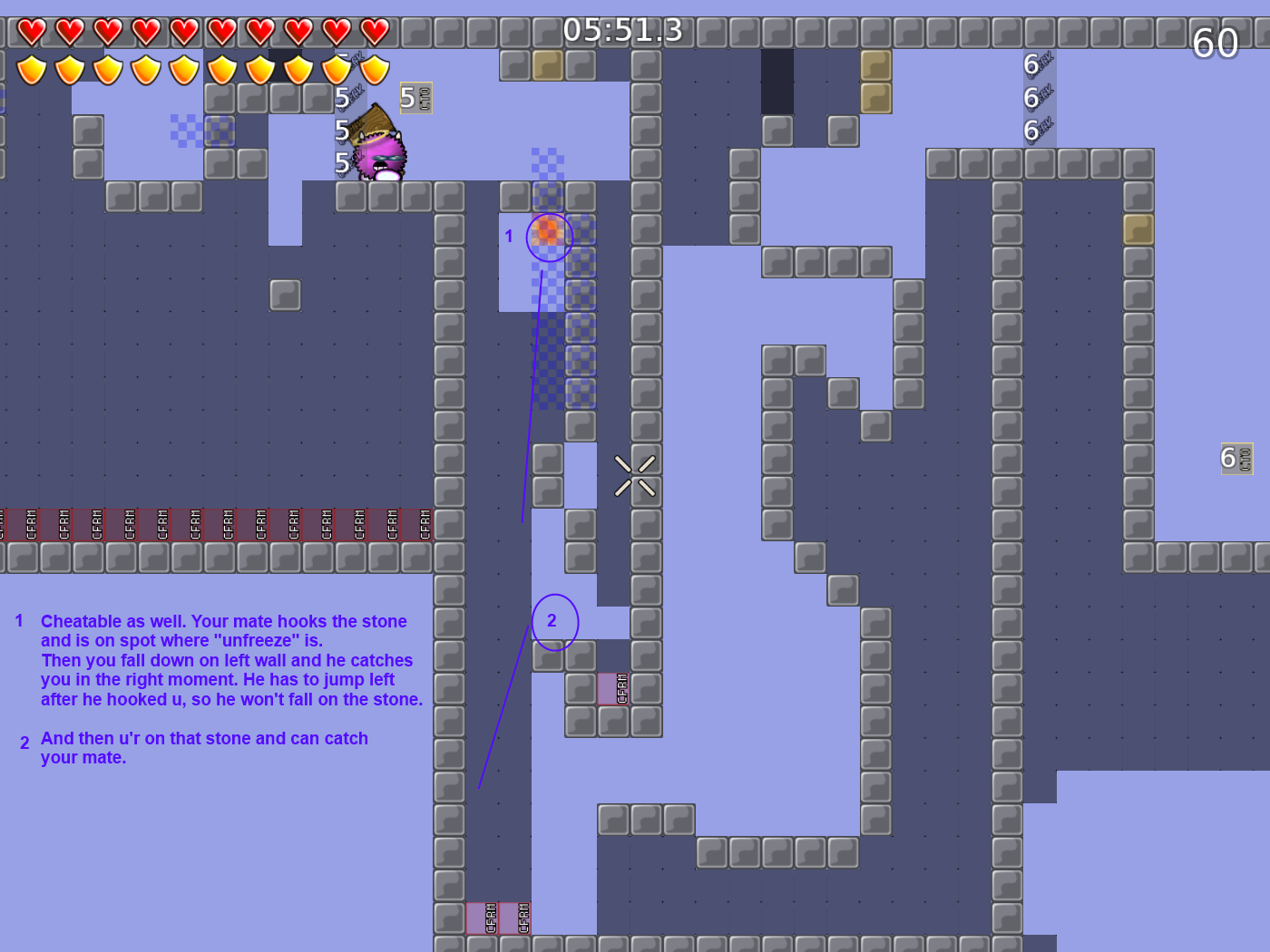Click the orange unfreeze tile inside circle 1

pos(548,234)
